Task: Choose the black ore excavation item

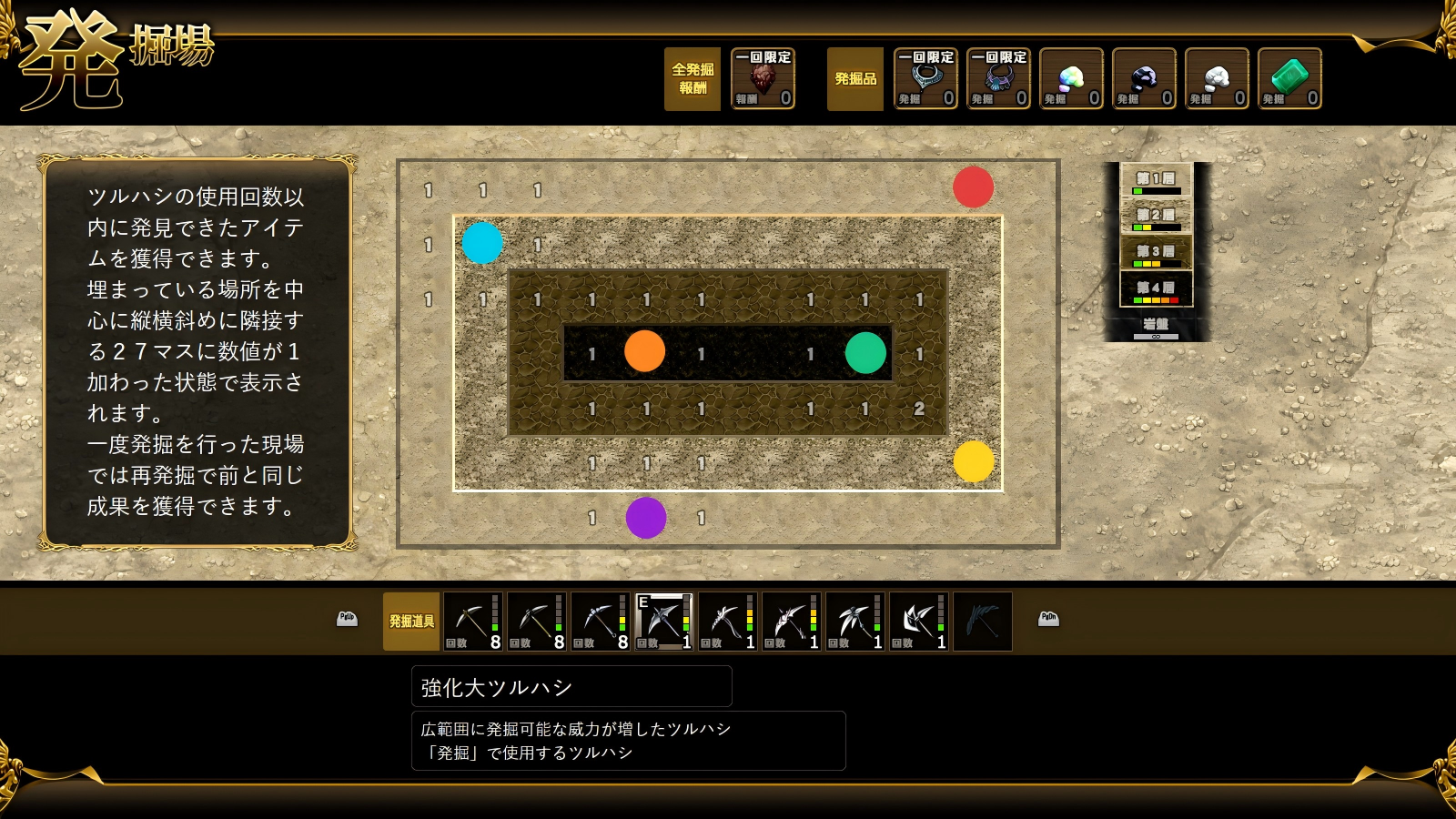Action: coord(1144,79)
